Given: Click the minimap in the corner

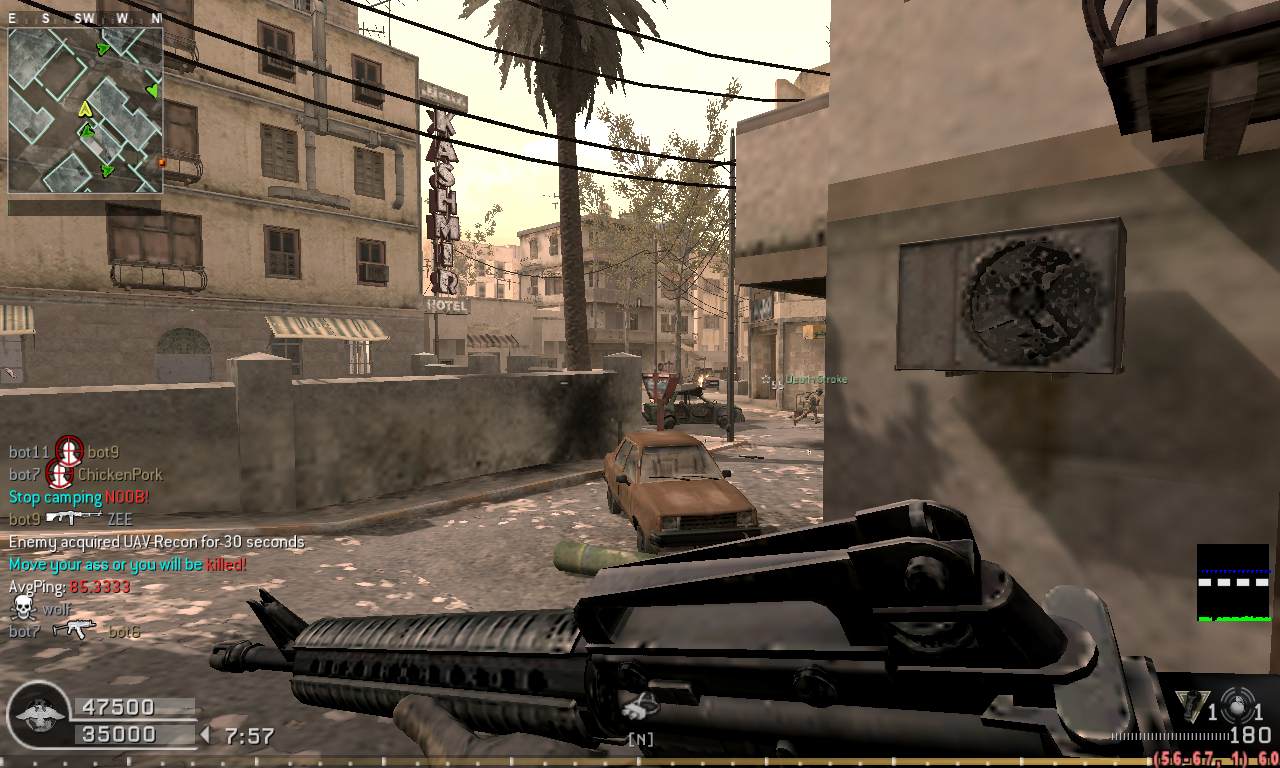Looking at the screenshot, I should coord(85,110).
